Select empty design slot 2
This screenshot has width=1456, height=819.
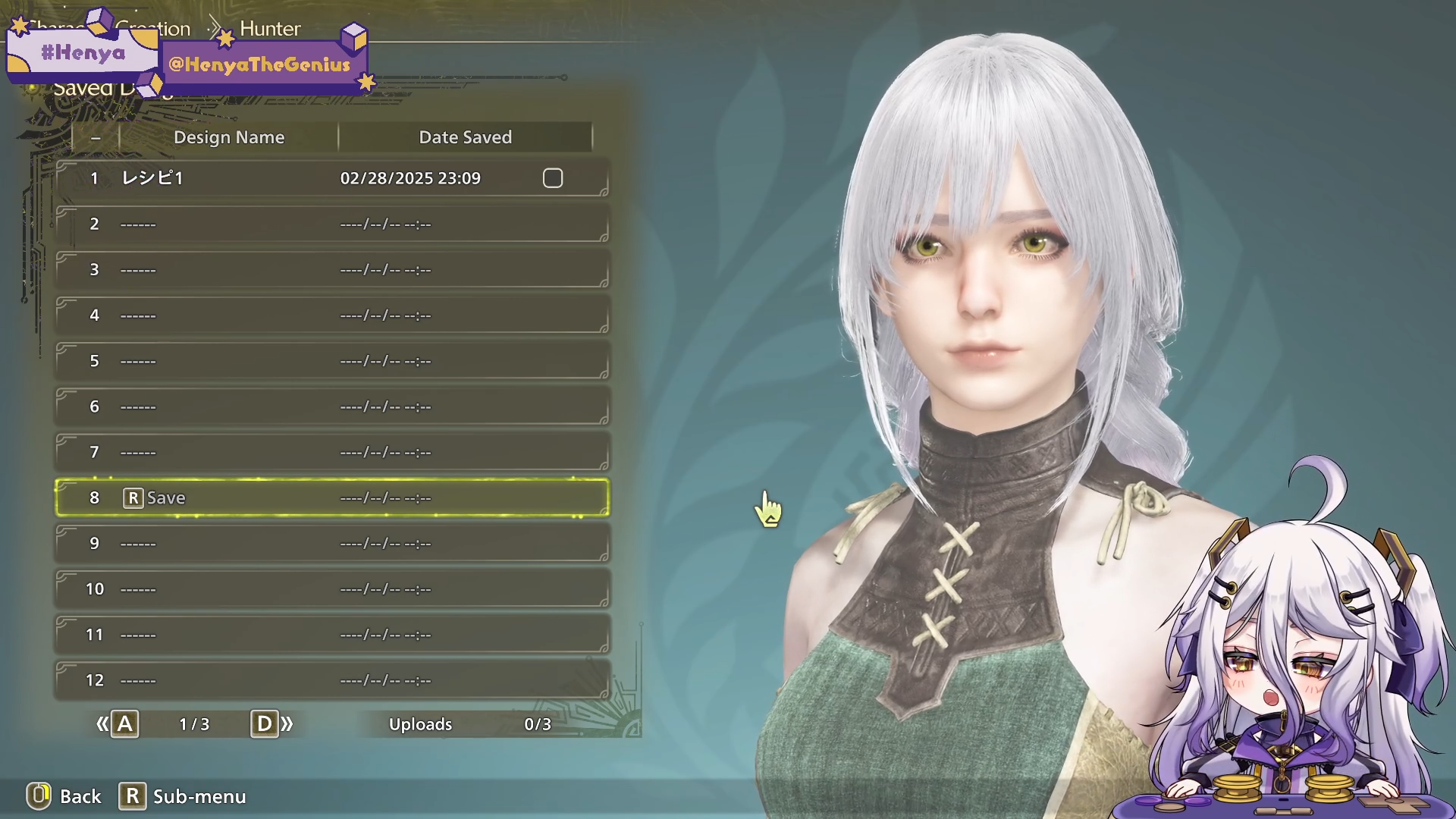coord(331,224)
